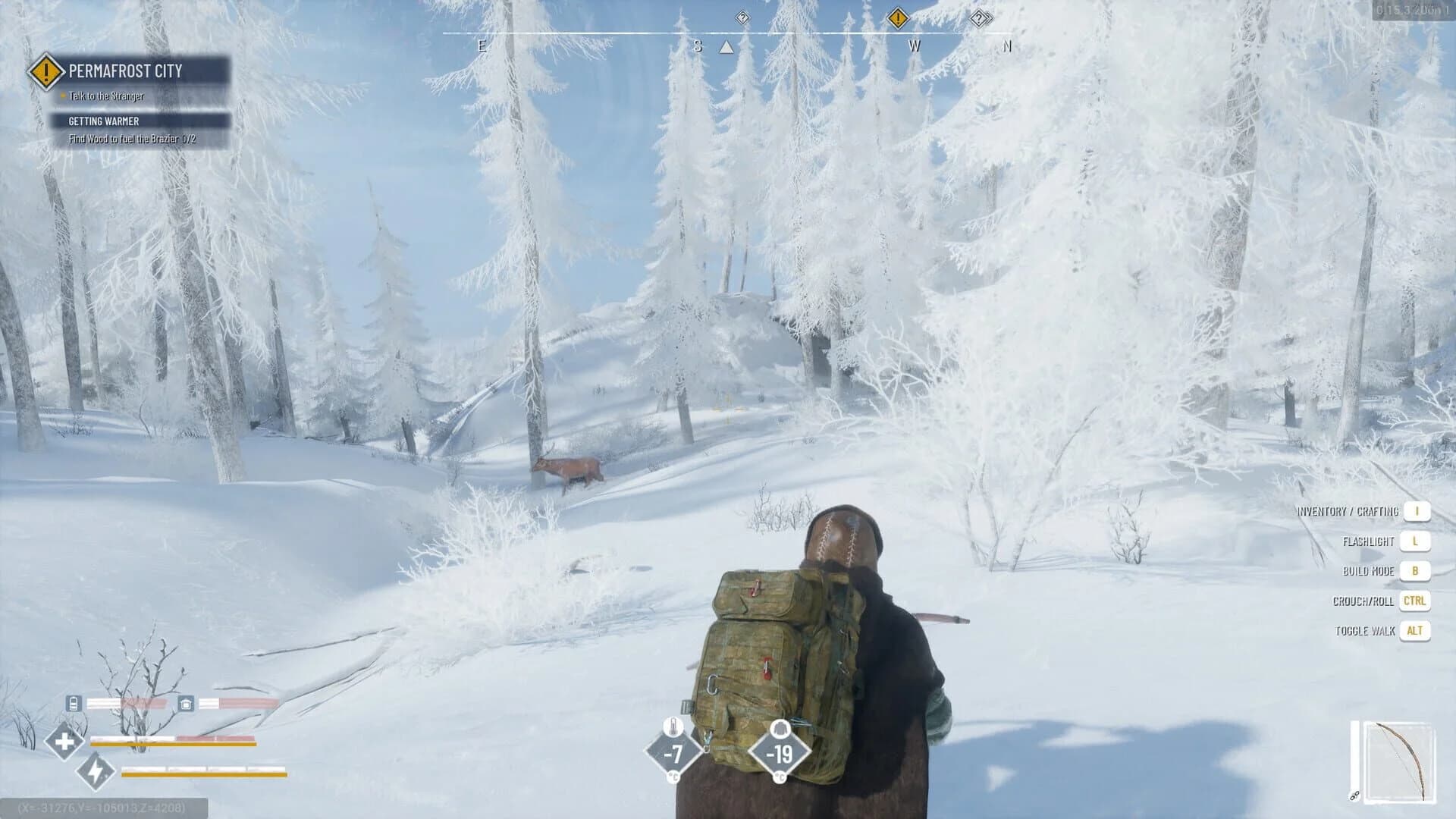Collapse the Getting Warmer quest section

(x=104, y=121)
